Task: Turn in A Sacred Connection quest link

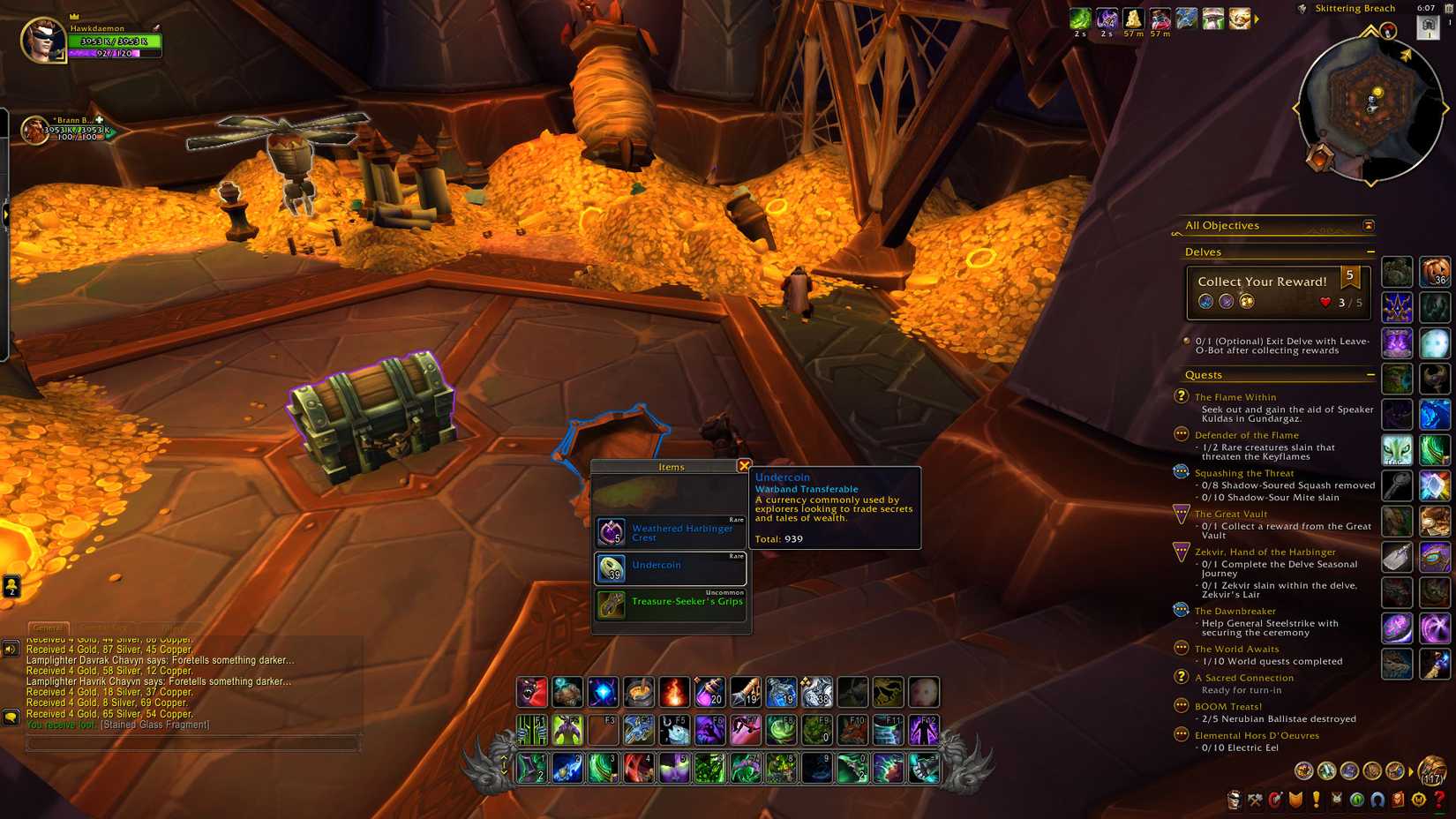Action: pos(1244,678)
